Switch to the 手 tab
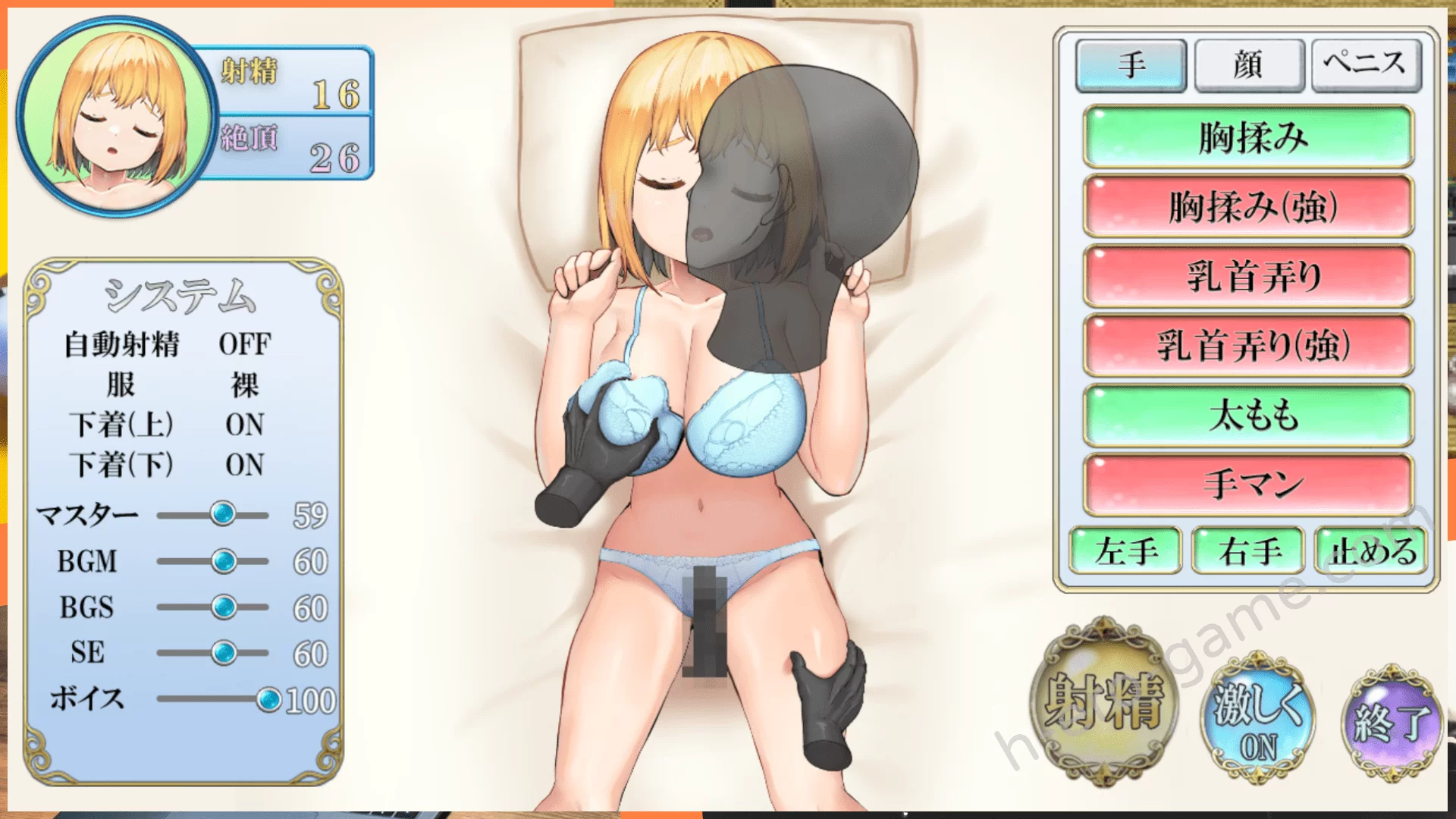Image resolution: width=1456 pixels, height=819 pixels. pyautogui.click(x=1131, y=66)
